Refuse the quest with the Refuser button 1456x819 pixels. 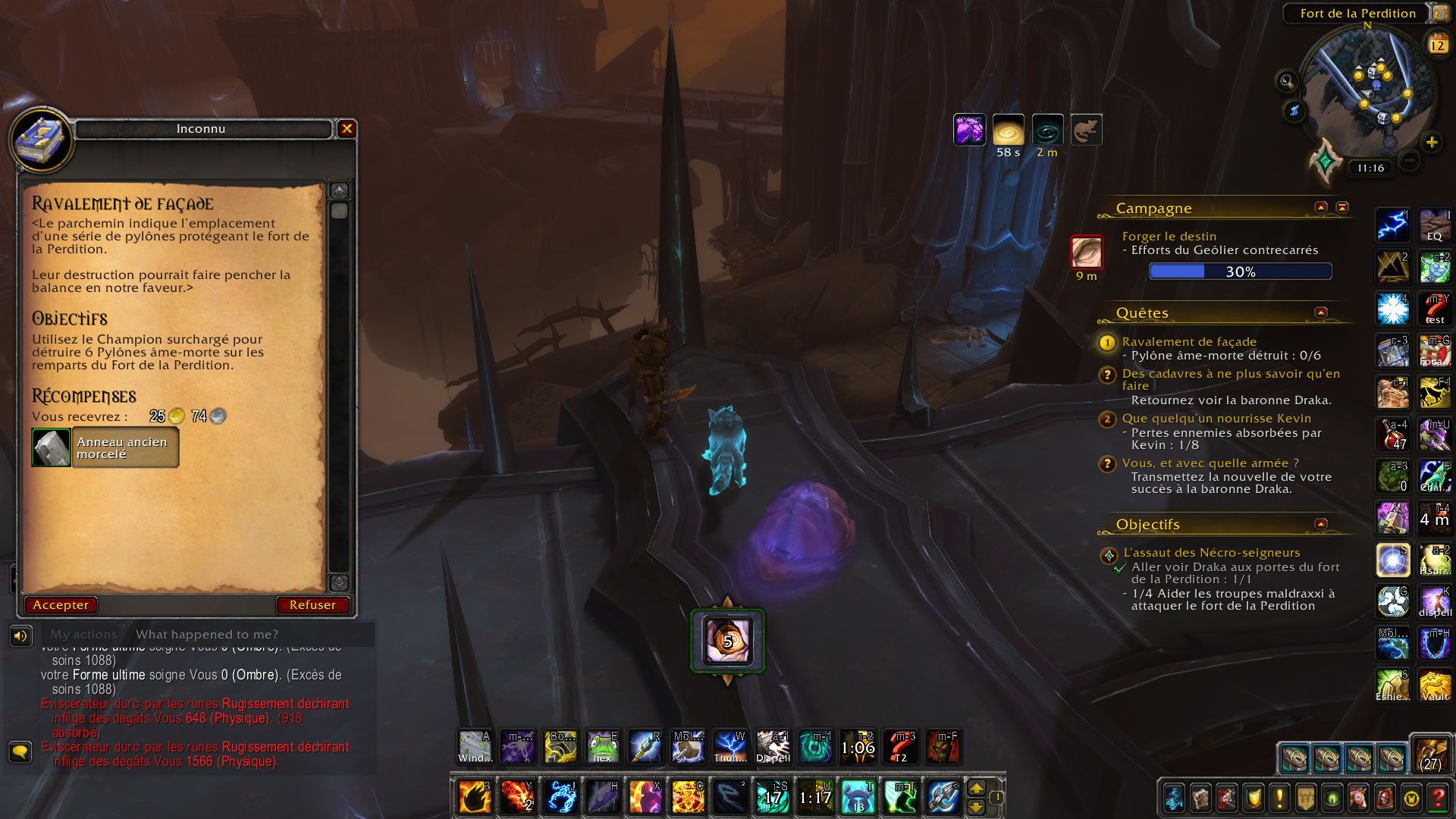pos(312,604)
